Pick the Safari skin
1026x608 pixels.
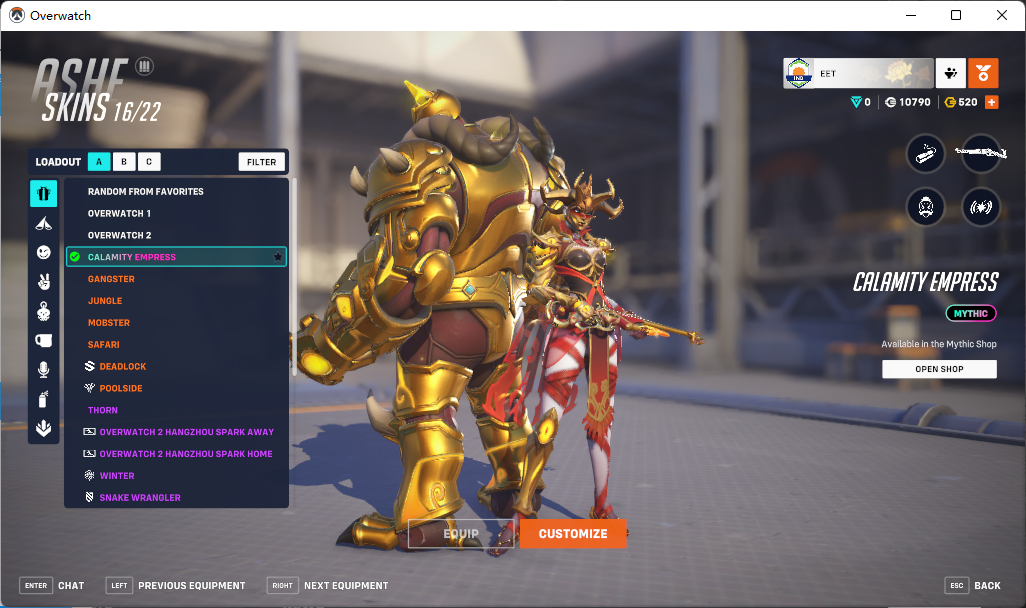click(104, 345)
